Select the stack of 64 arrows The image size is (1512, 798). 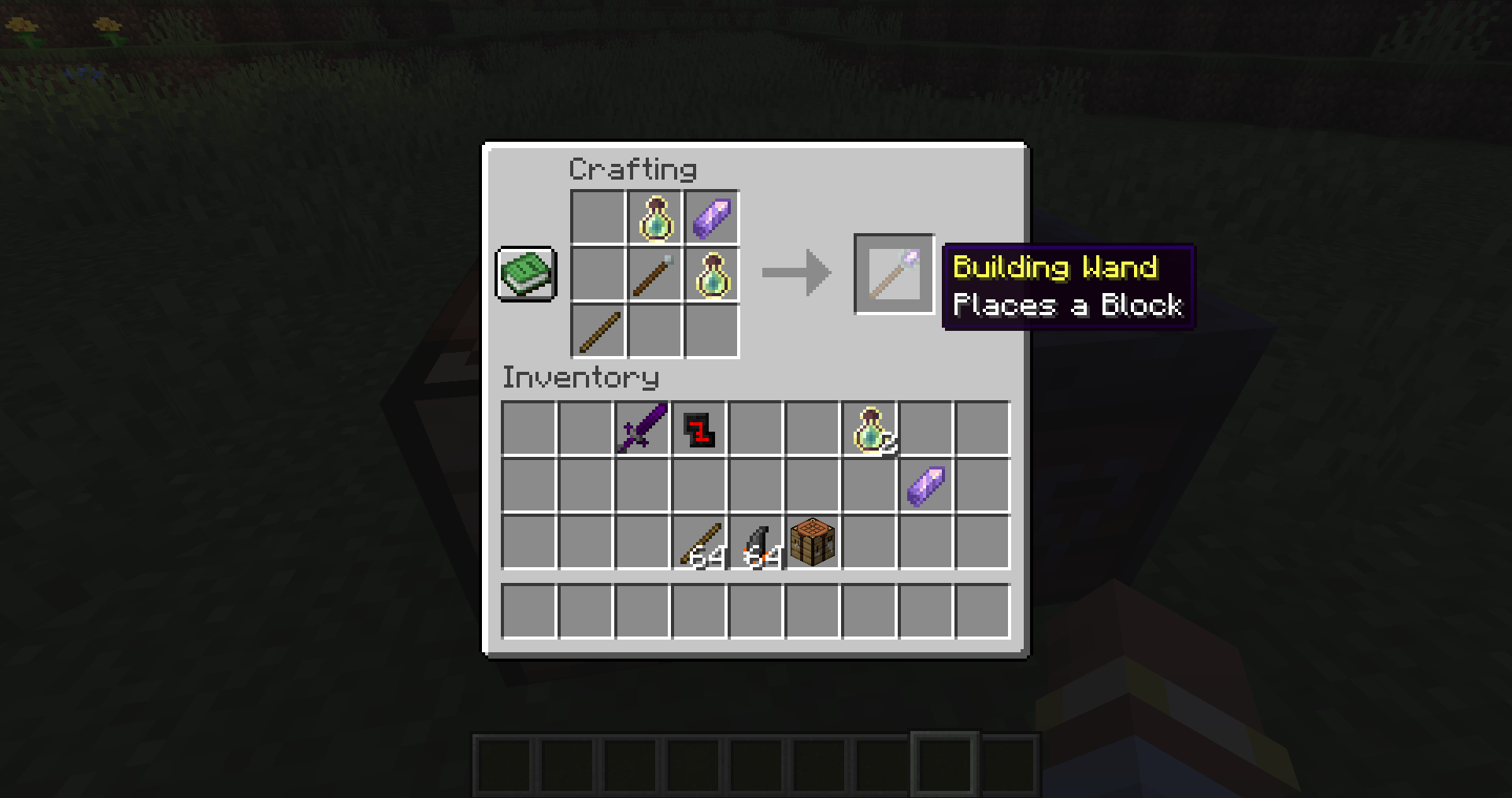pos(754,542)
